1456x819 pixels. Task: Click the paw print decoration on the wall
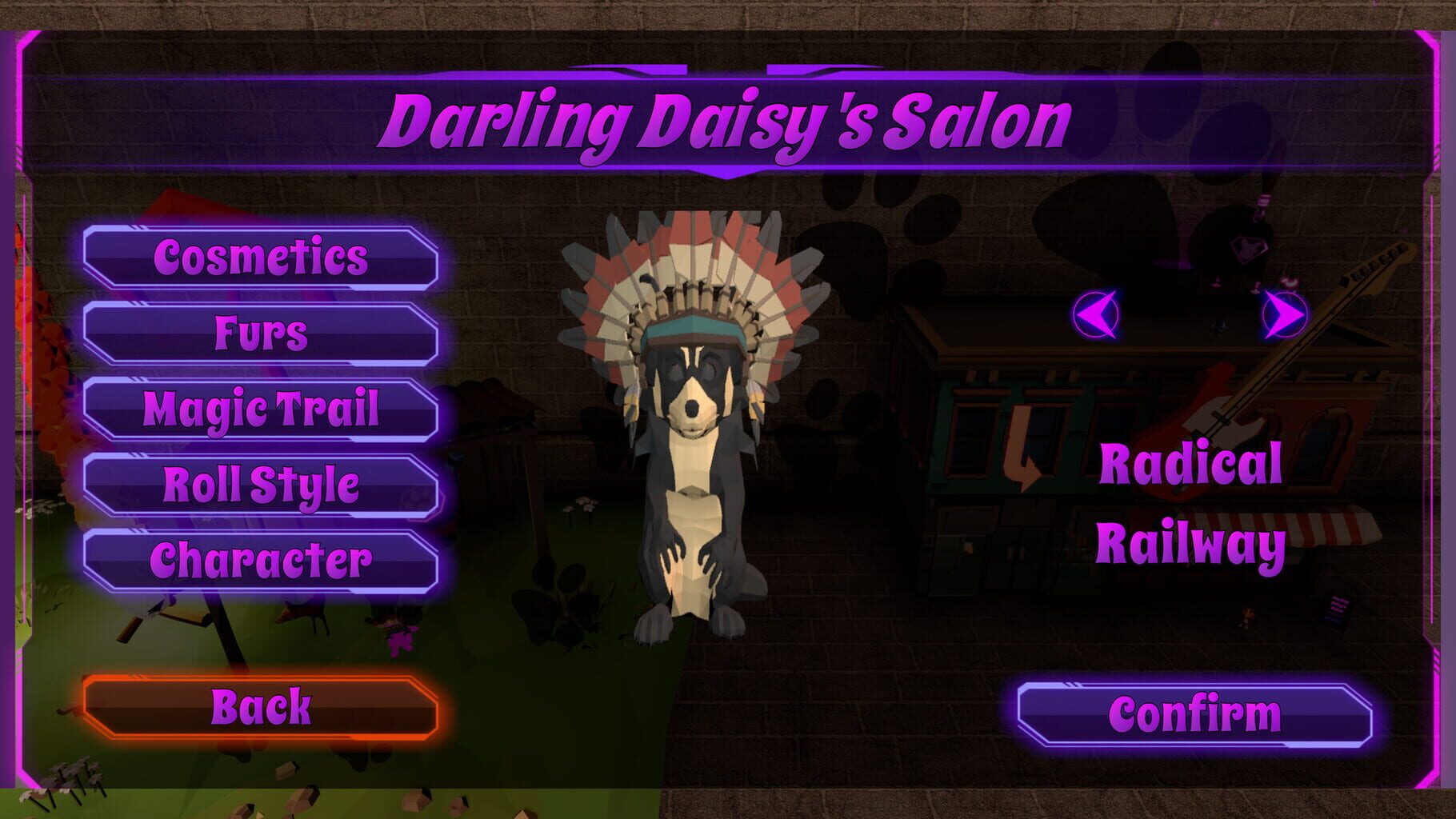coord(848,264)
